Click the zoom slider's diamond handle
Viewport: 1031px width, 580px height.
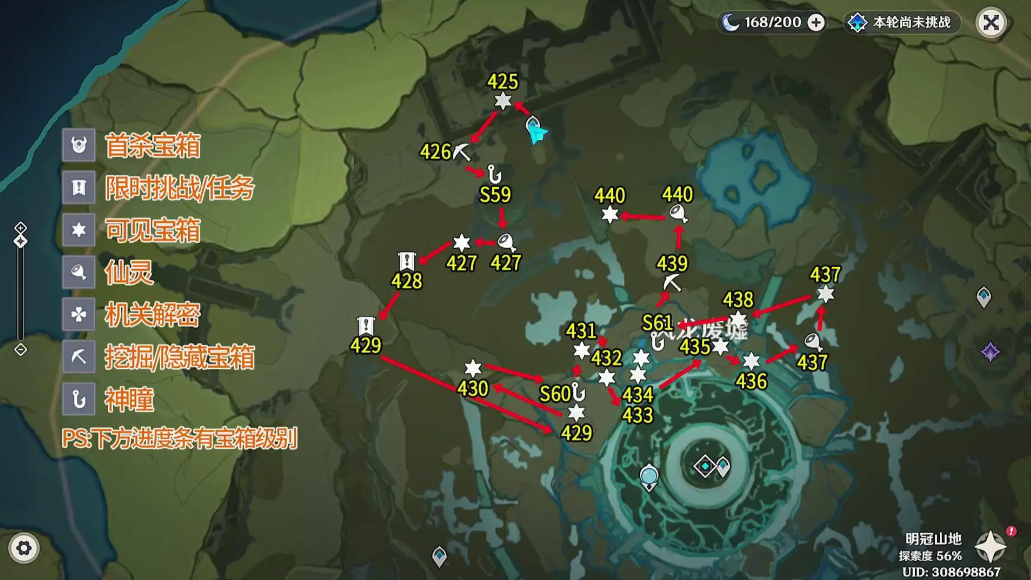pos(21,241)
